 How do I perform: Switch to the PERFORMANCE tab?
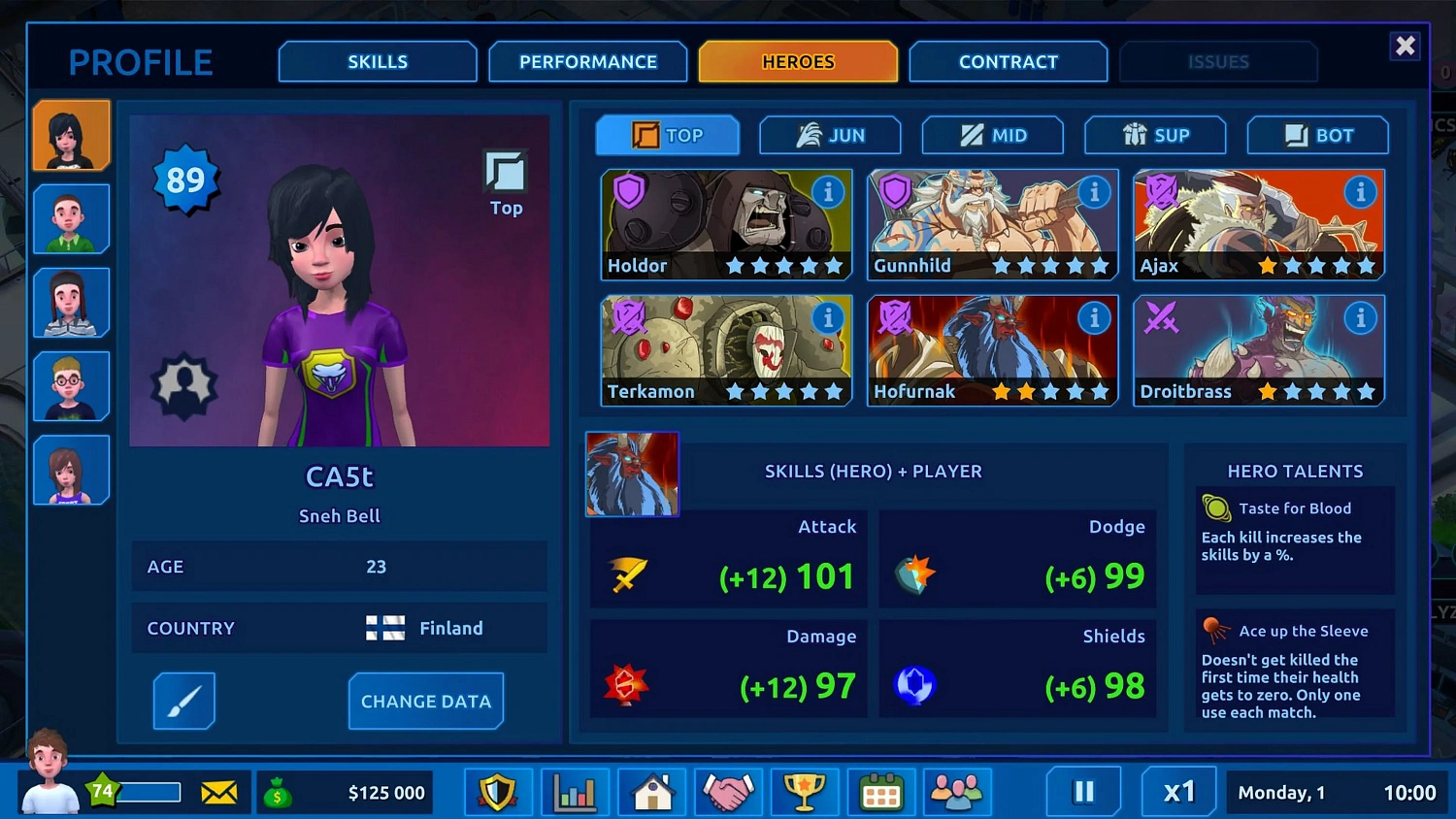tap(587, 61)
